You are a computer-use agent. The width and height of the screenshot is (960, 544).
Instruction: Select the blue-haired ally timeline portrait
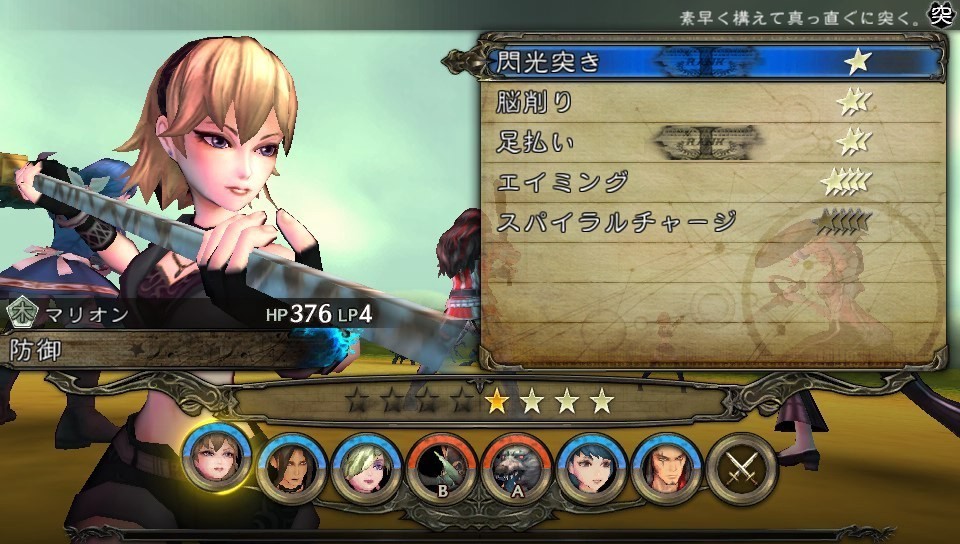point(592,467)
